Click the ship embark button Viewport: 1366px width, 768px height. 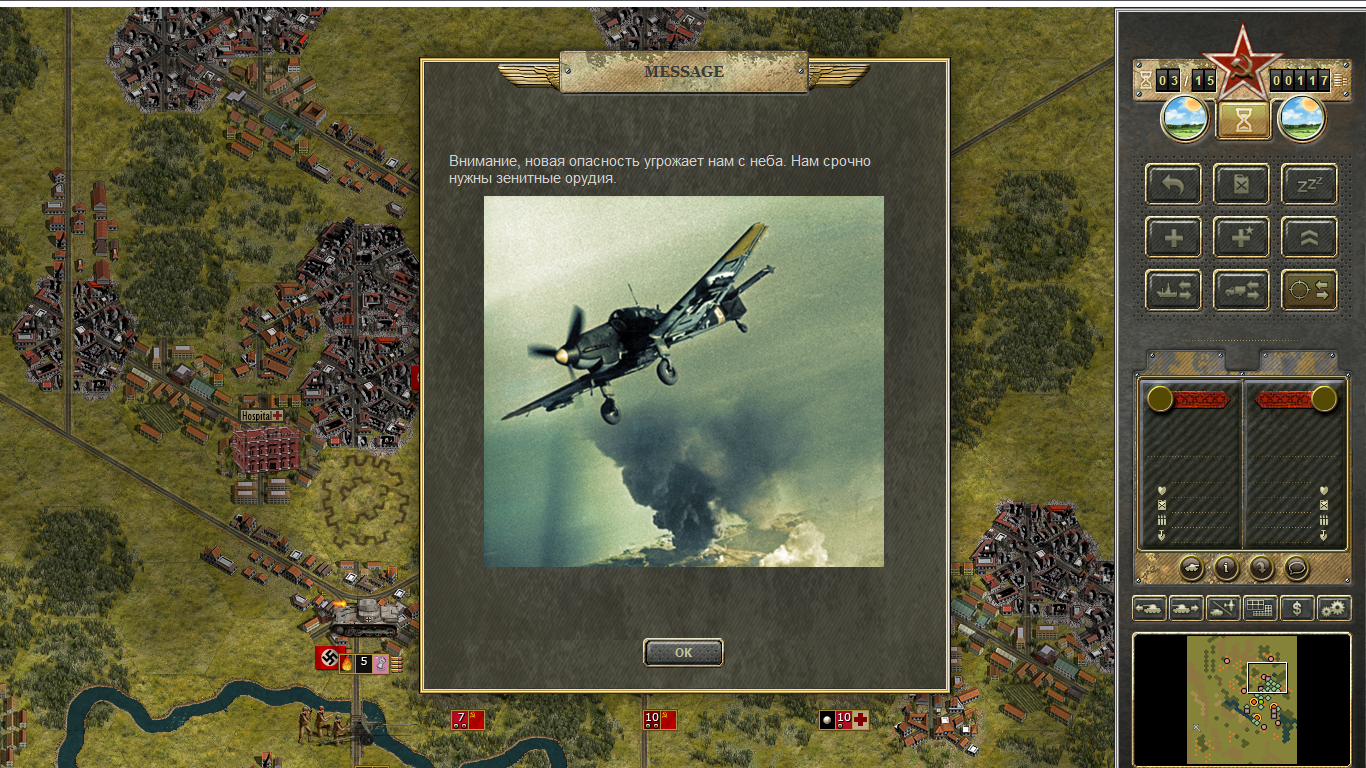pyautogui.click(x=1174, y=290)
